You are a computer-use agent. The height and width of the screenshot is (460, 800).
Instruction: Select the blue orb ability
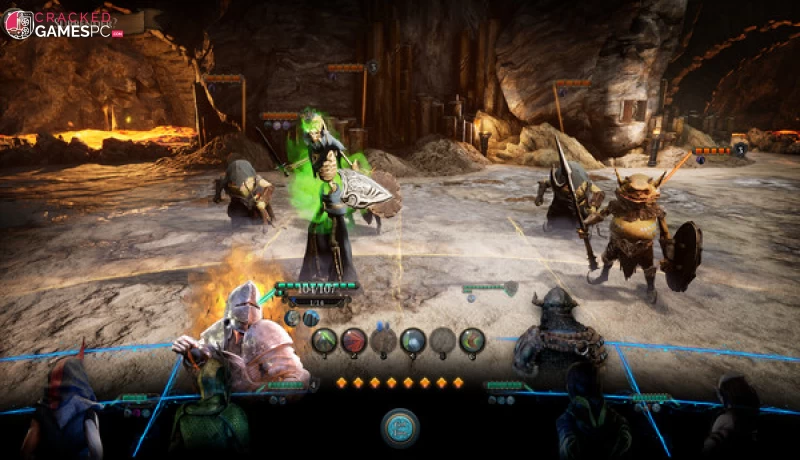coord(413,342)
